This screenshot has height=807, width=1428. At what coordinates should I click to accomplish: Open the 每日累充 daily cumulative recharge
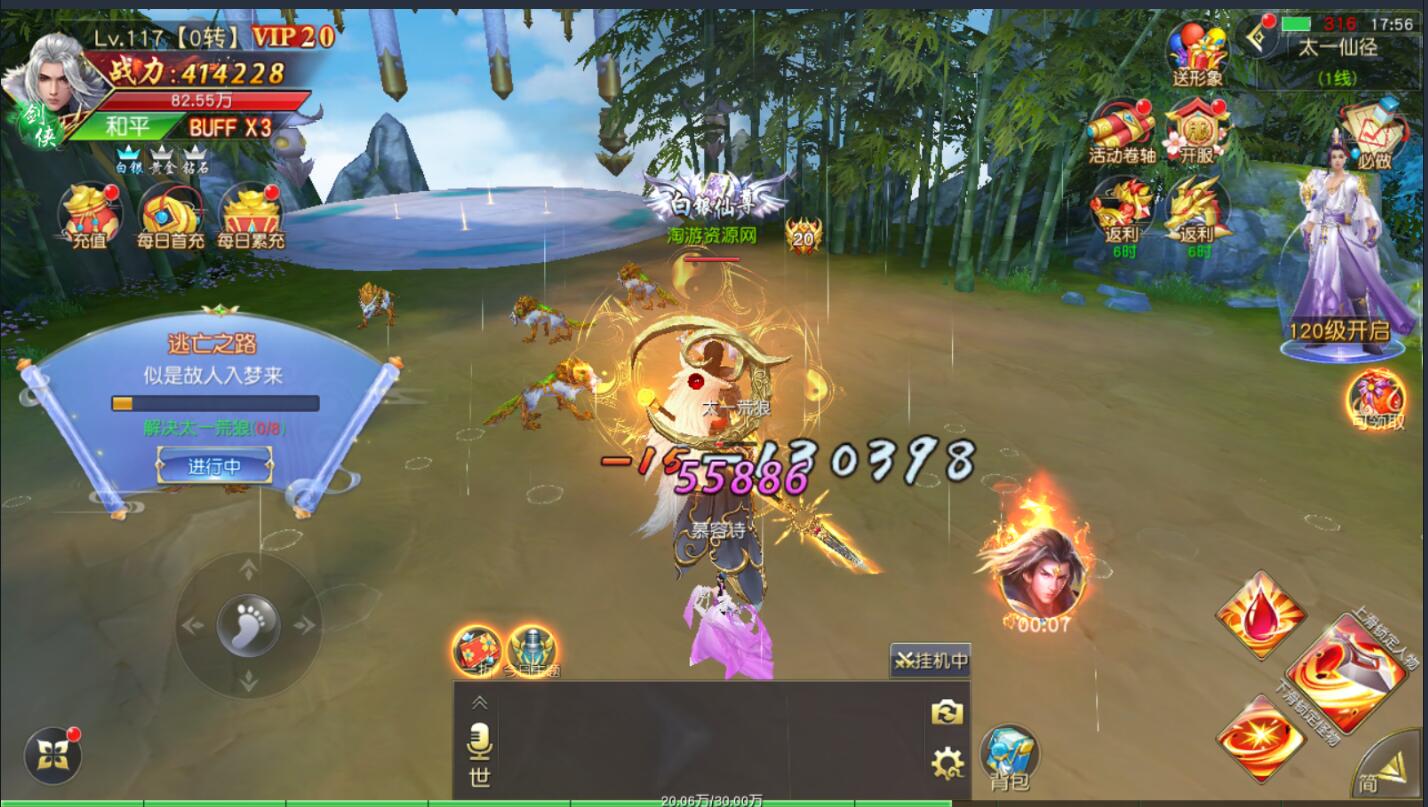click(x=250, y=215)
